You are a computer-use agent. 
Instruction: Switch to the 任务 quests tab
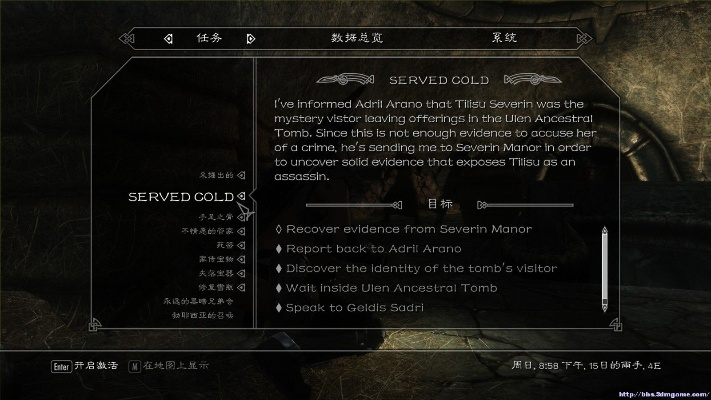tap(209, 39)
